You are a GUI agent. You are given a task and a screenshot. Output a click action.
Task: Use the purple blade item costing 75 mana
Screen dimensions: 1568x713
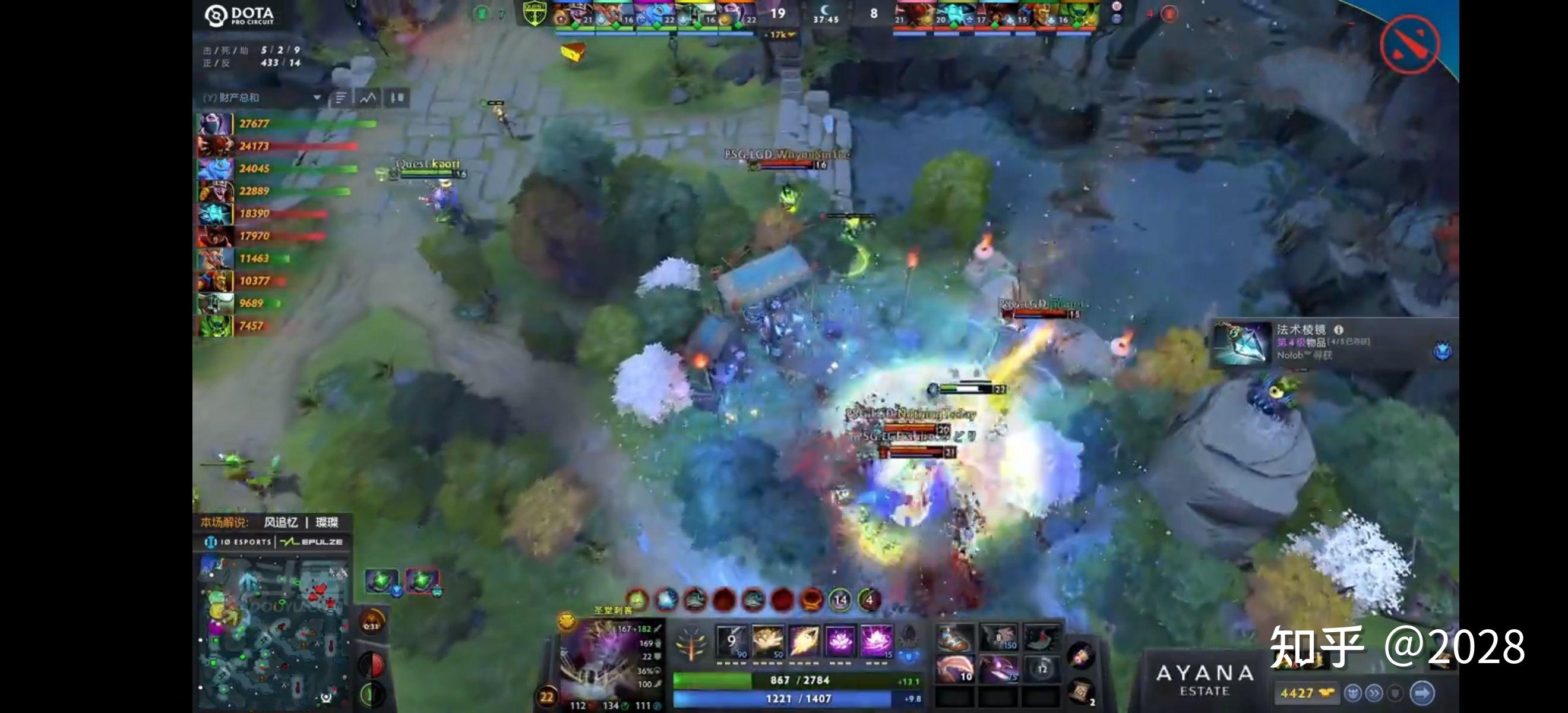click(998, 669)
